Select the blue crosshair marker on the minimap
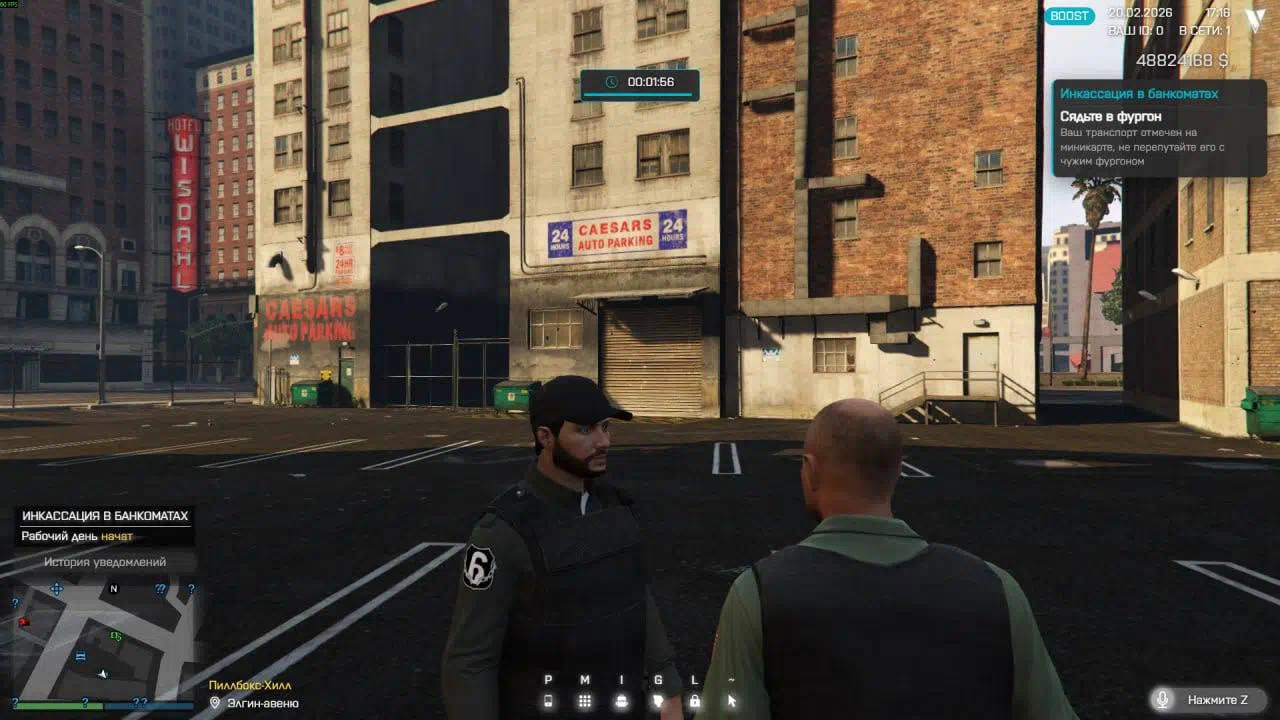 tap(56, 590)
